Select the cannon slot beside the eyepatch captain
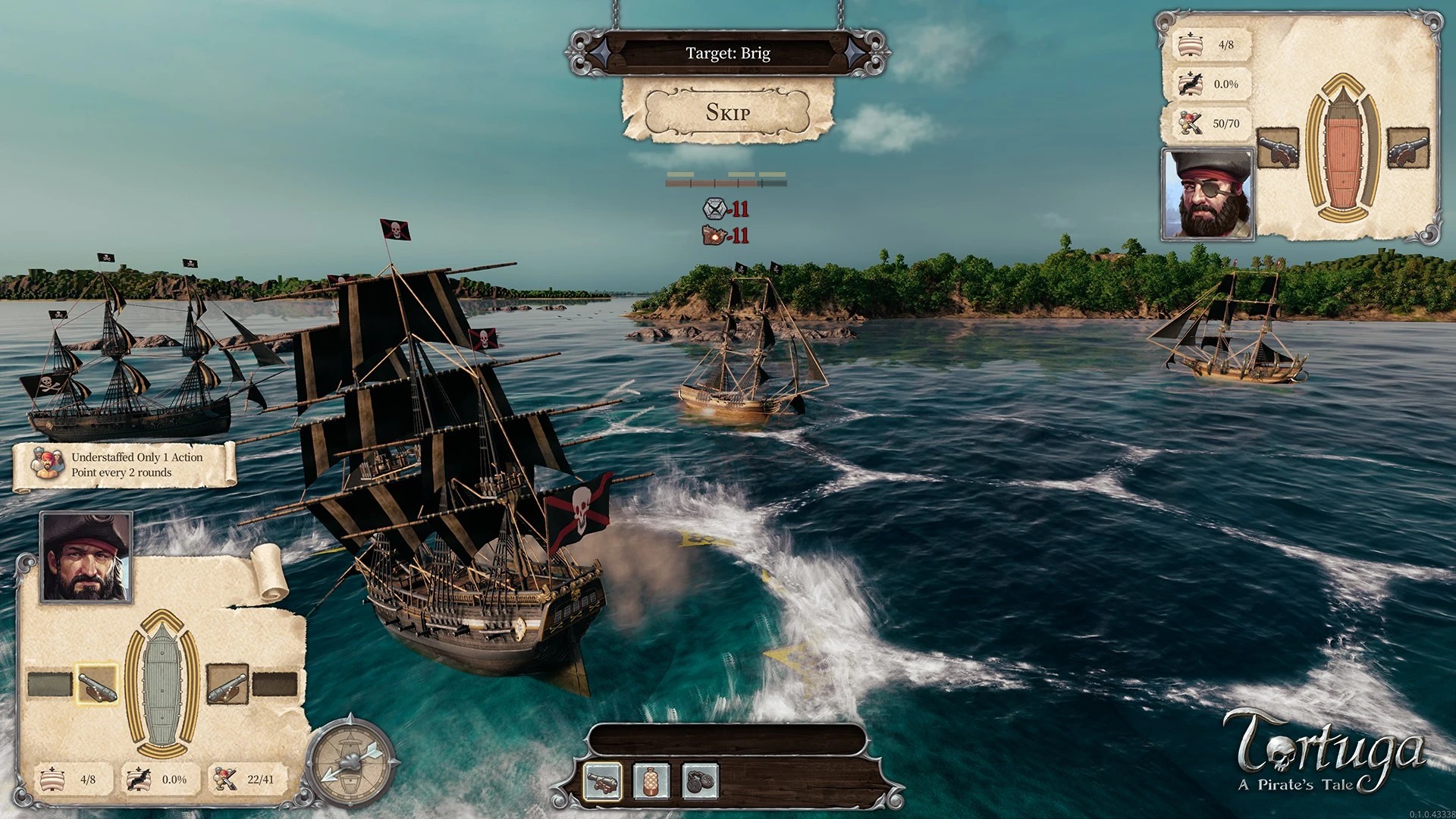Image resolution: width=1456 pixels, height=819 pixels. (x=1278, y=148)
